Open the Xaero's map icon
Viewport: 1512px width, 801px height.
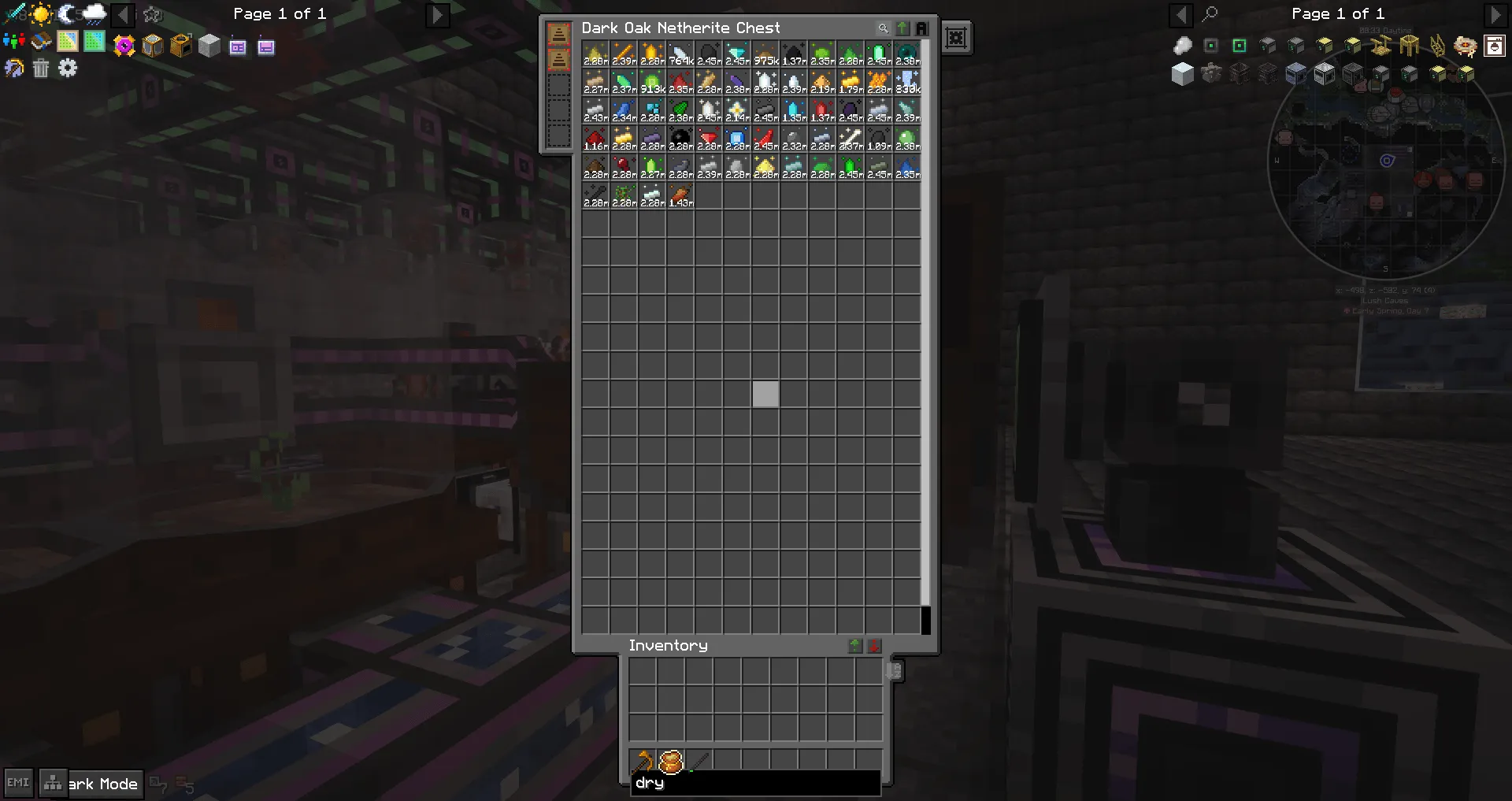tap(67, 41)
